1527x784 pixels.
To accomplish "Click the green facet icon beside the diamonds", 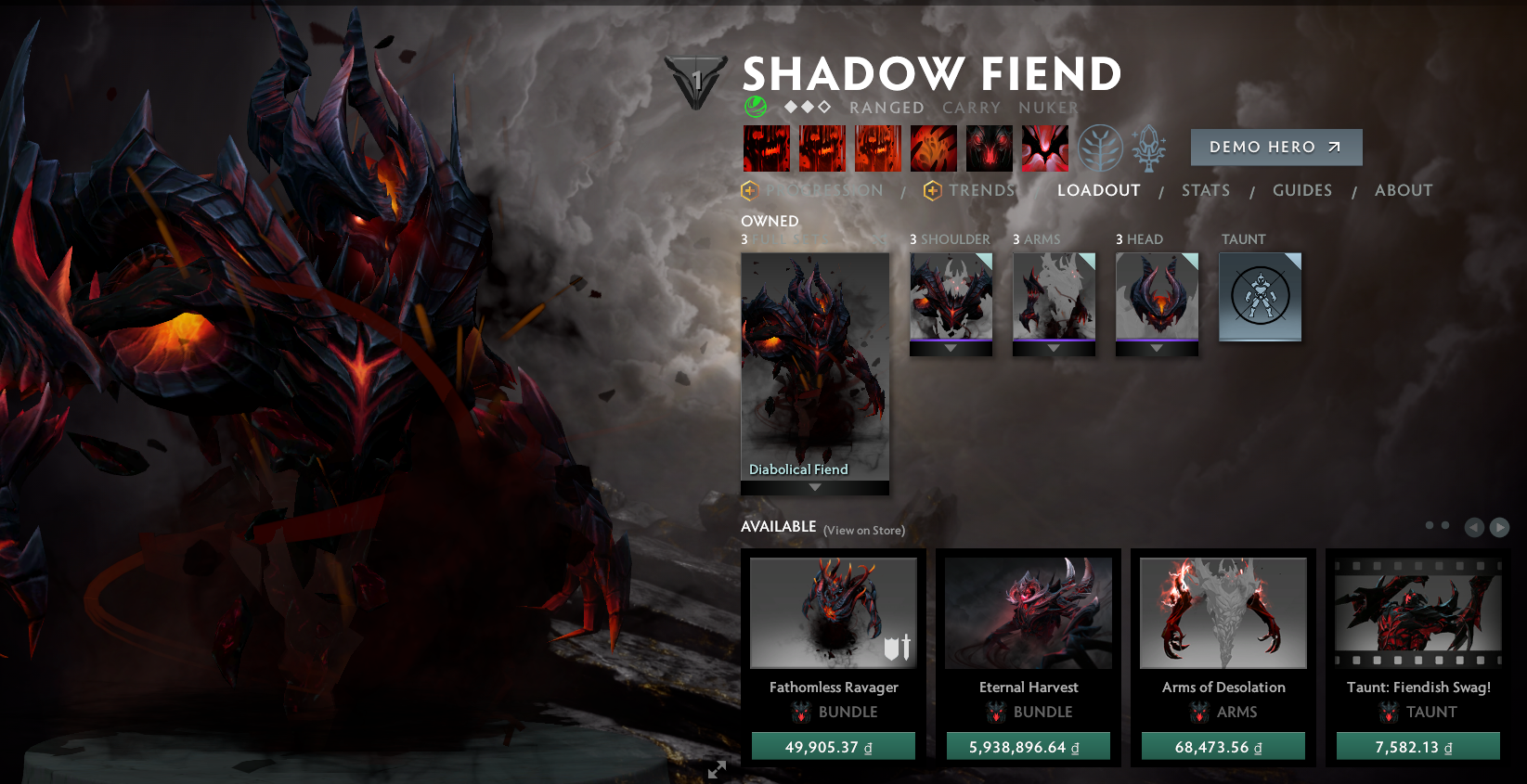I will [x=755, y=107].
